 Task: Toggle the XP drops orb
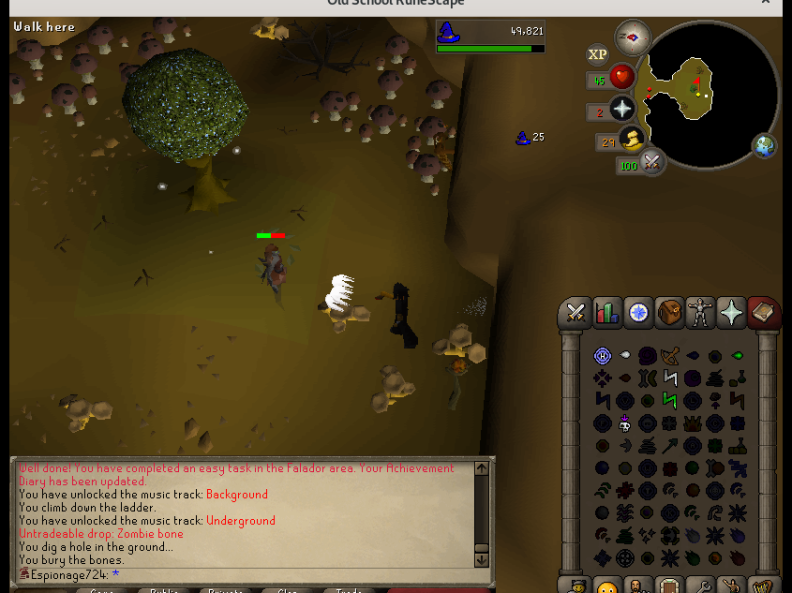pos(598,55)
